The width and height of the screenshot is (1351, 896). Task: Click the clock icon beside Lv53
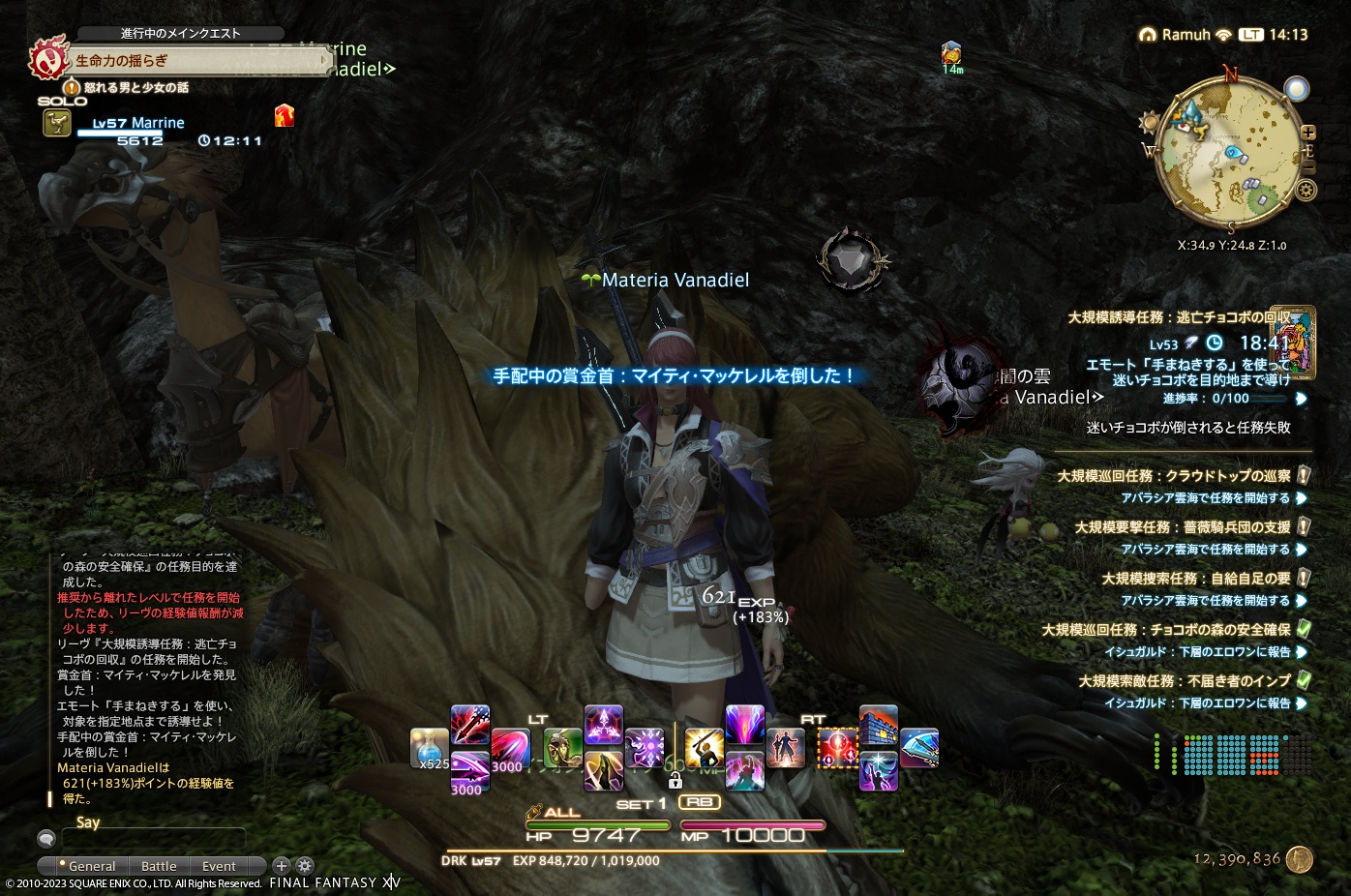coord(1214,343)
